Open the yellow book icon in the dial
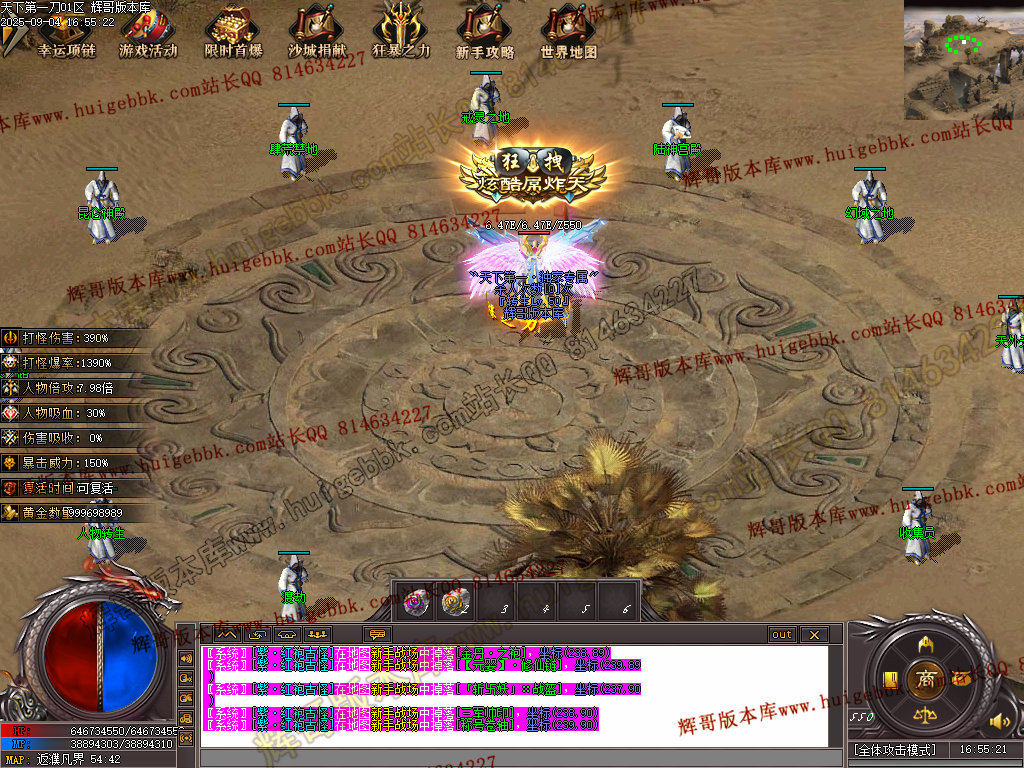1024x768 pixels. [x=889, y=680]
